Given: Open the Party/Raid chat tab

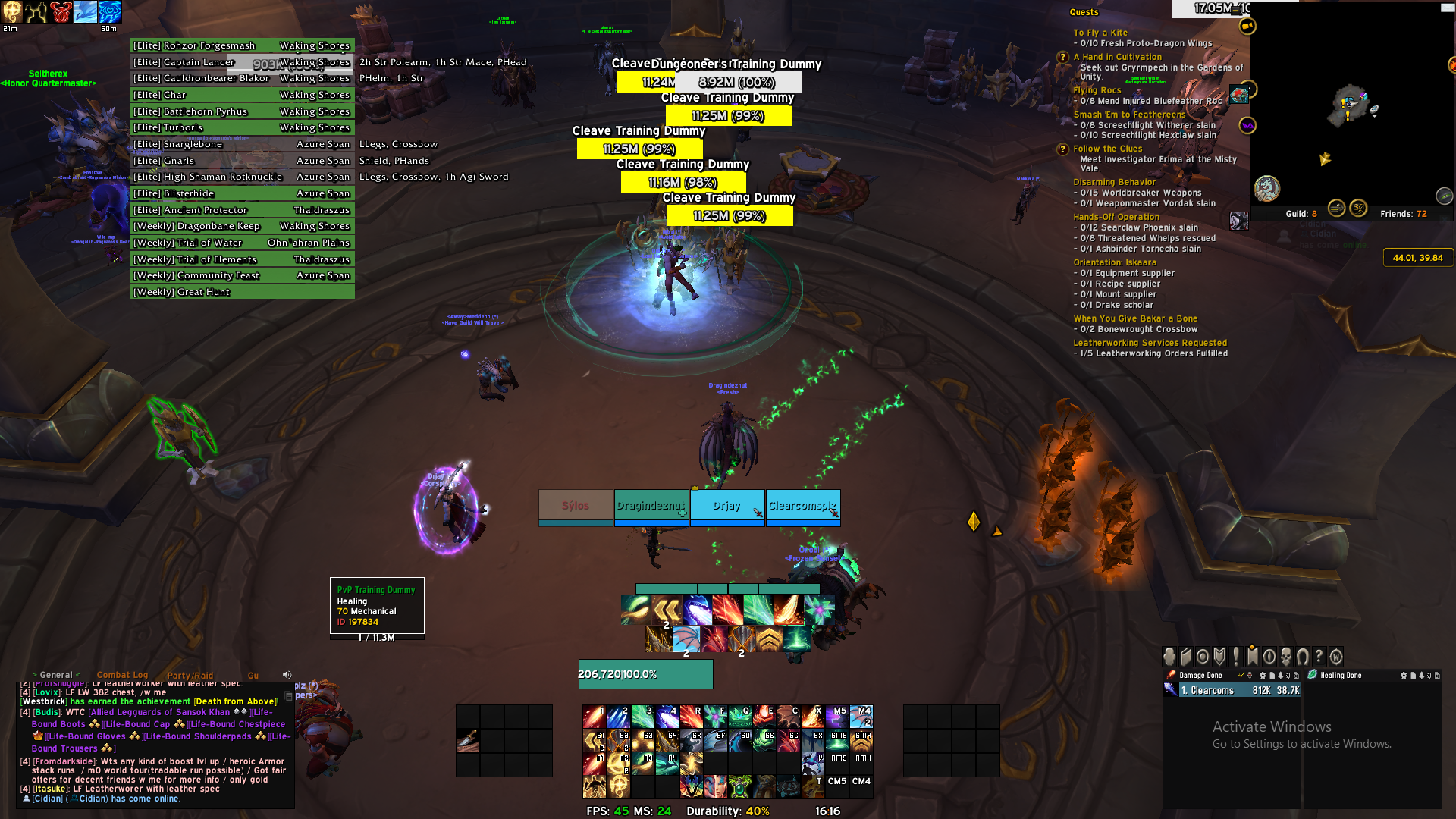Looking at the screenshot, I should pyautogui.click(x=190, y=676).
